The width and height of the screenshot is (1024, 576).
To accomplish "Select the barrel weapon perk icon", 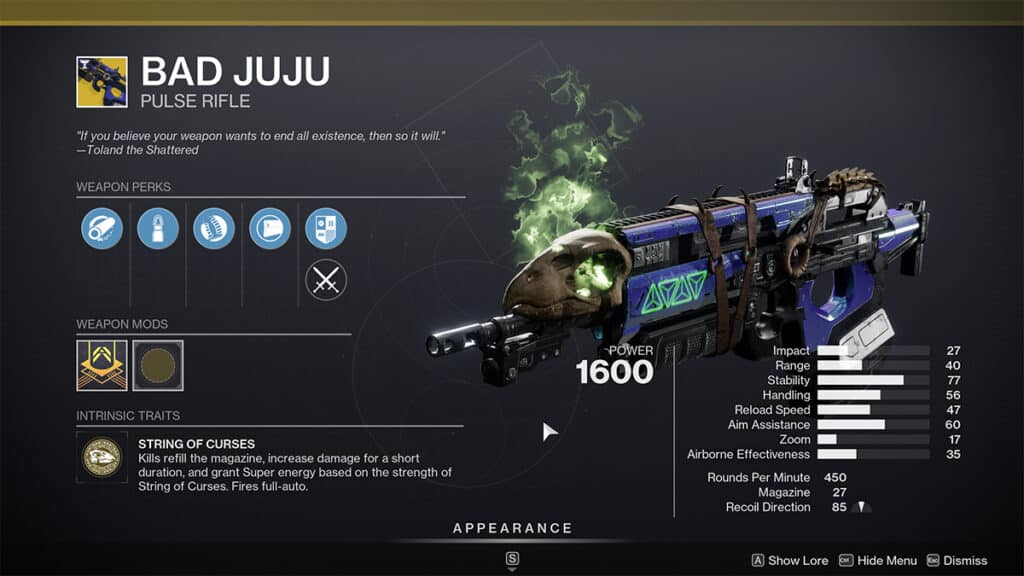I will click(x=102, y=229).
